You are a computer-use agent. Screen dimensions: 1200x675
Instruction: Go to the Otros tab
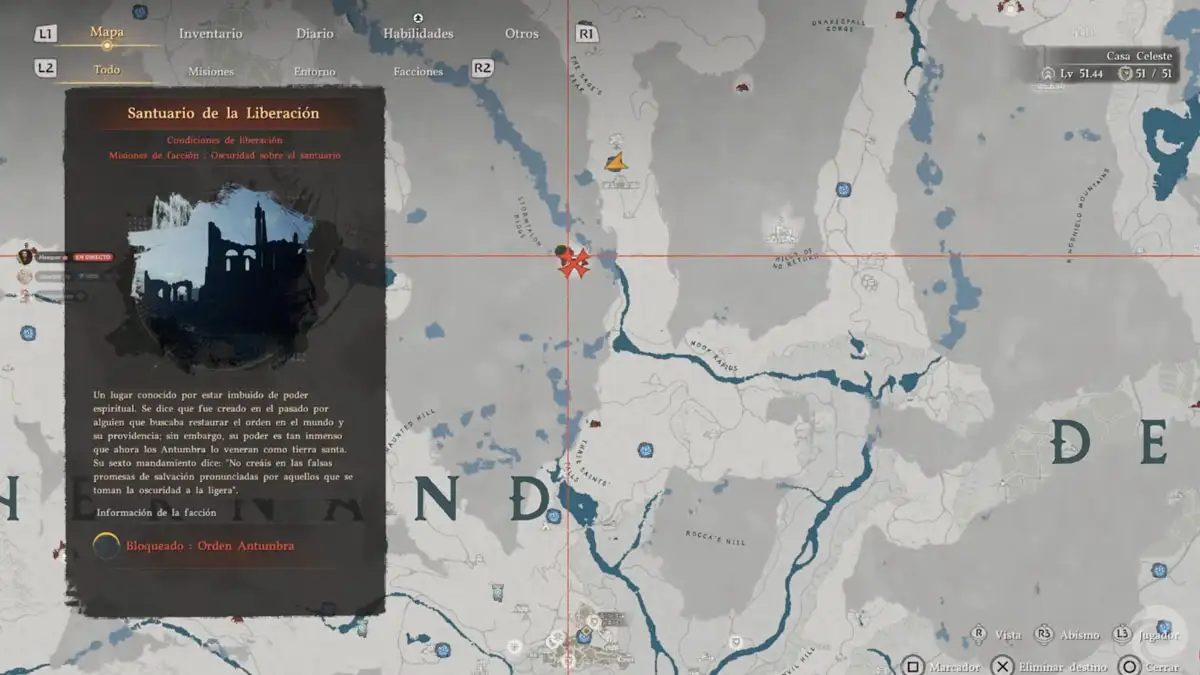point(521,33)
